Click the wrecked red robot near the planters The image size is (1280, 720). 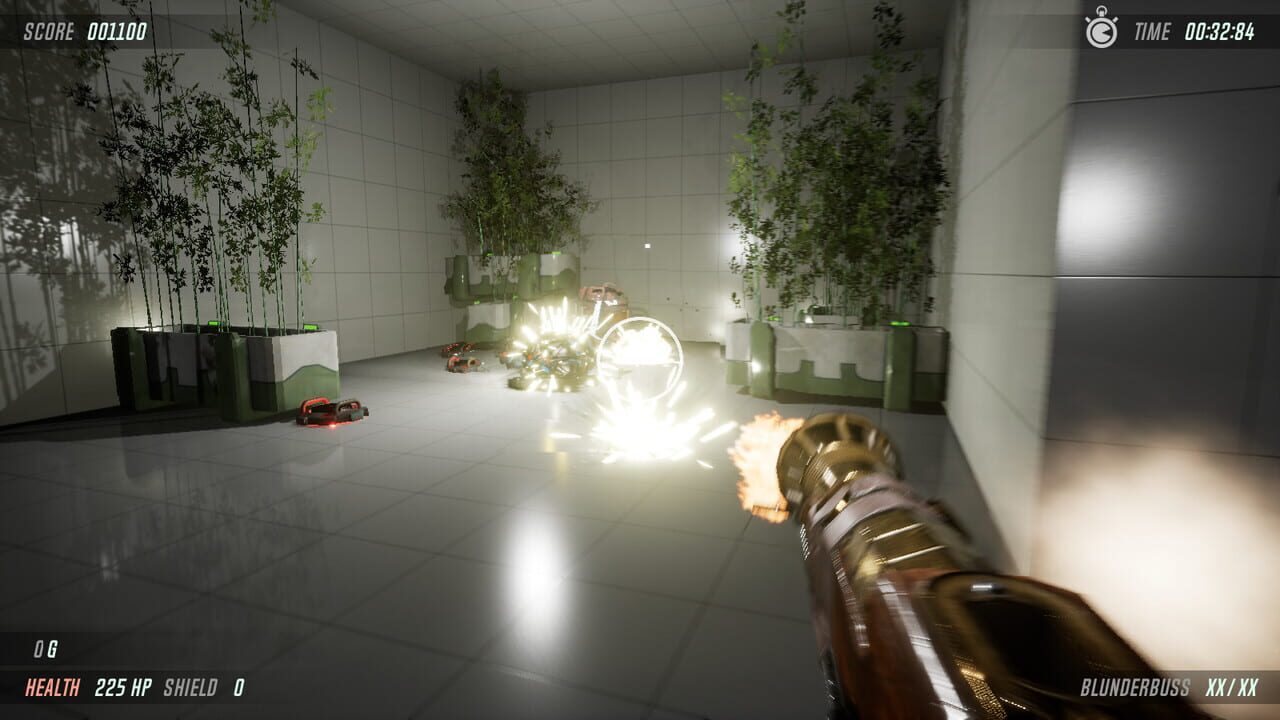pos(462,365)
